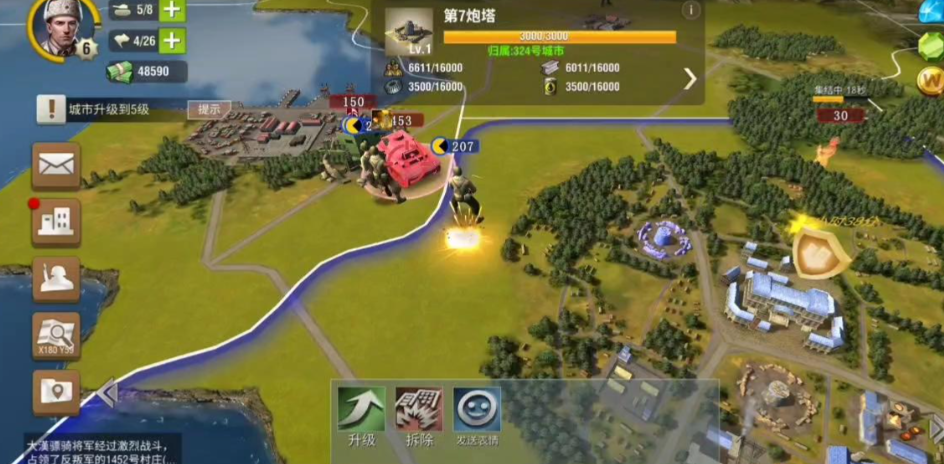Open the map location bookmarks folder
The image size is (944, 464).
point(56,393)
